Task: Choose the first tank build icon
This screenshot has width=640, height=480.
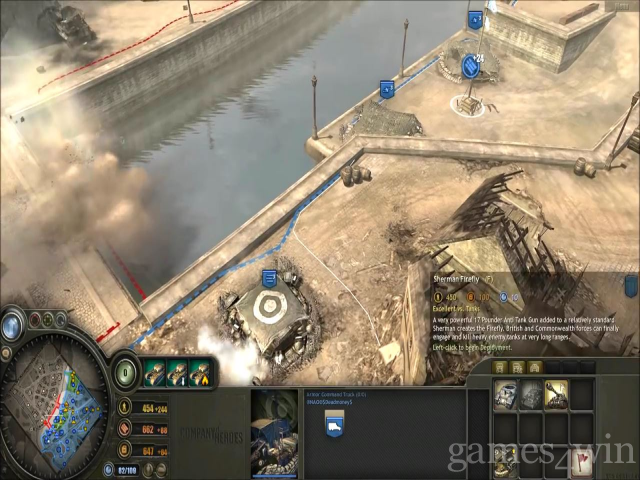Action: pos(507,393)
